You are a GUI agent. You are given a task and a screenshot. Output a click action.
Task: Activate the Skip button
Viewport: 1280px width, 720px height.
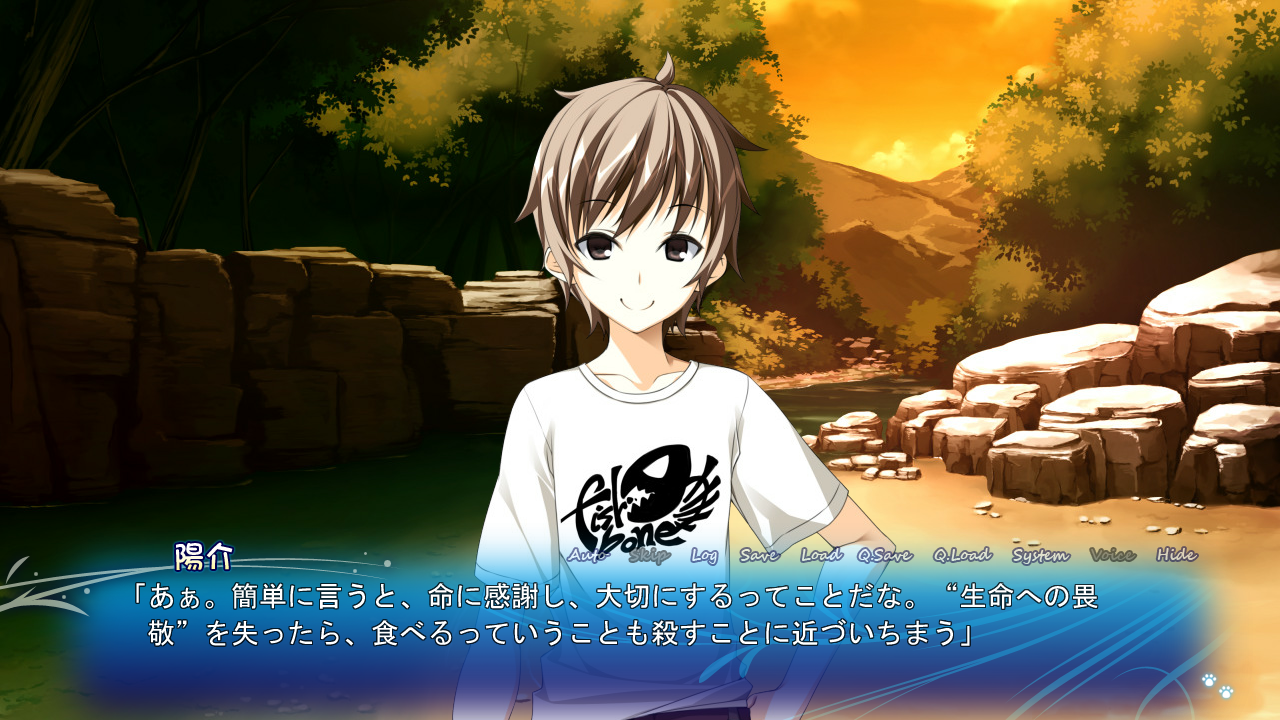[x=649, y=555]
